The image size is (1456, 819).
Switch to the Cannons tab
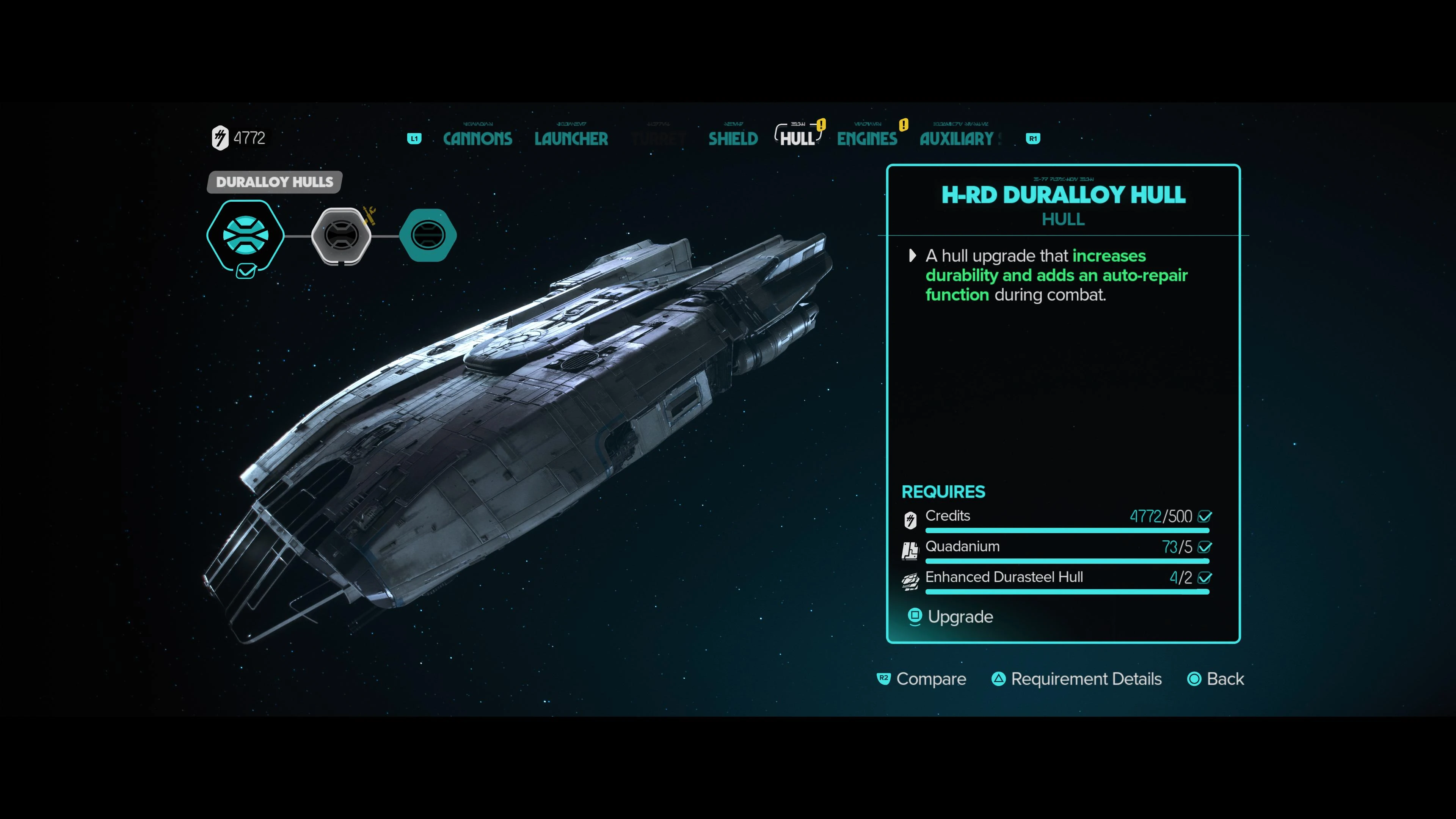coord(478,138)
